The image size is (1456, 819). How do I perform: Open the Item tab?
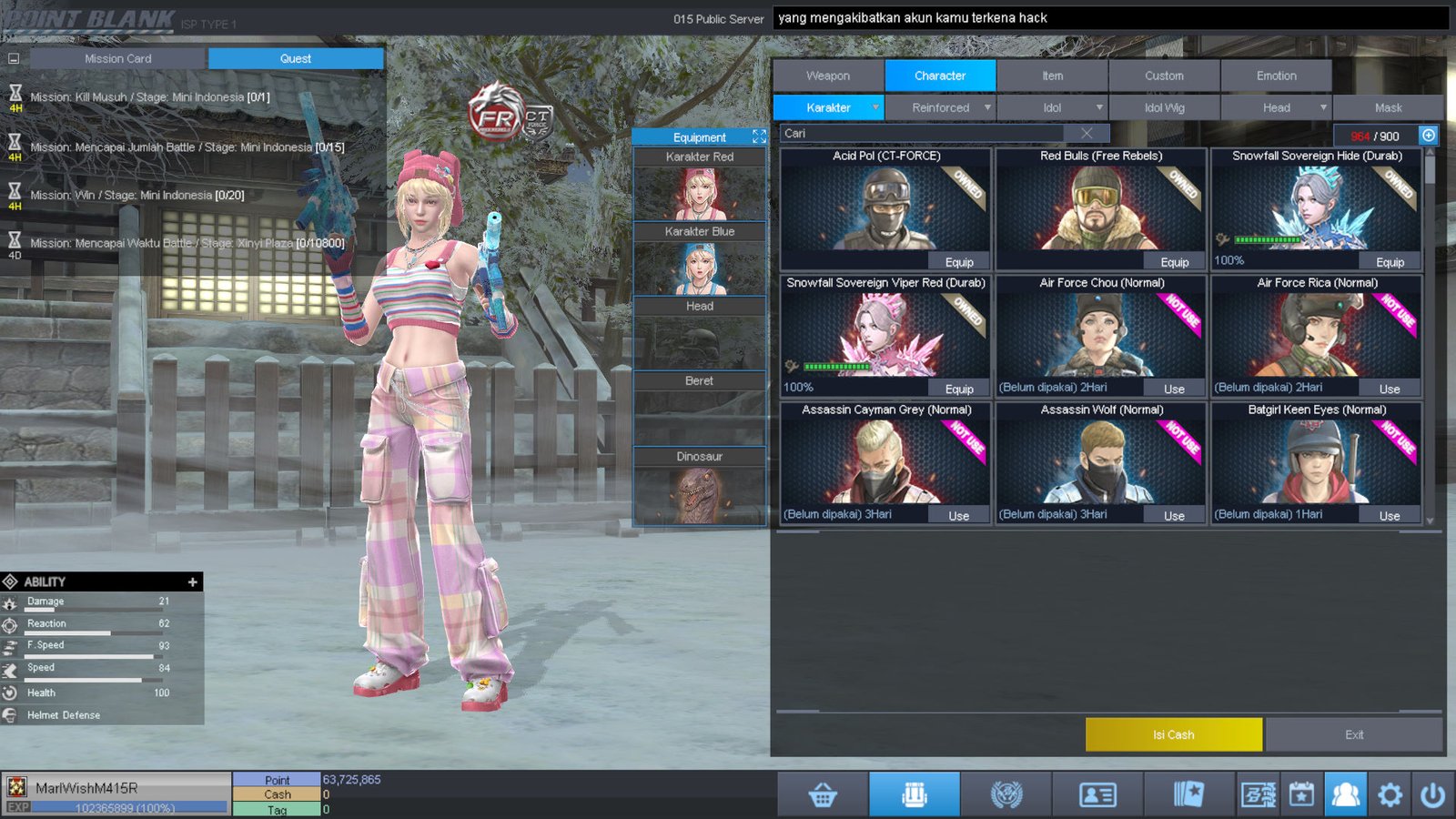(x=1052, y=76)
